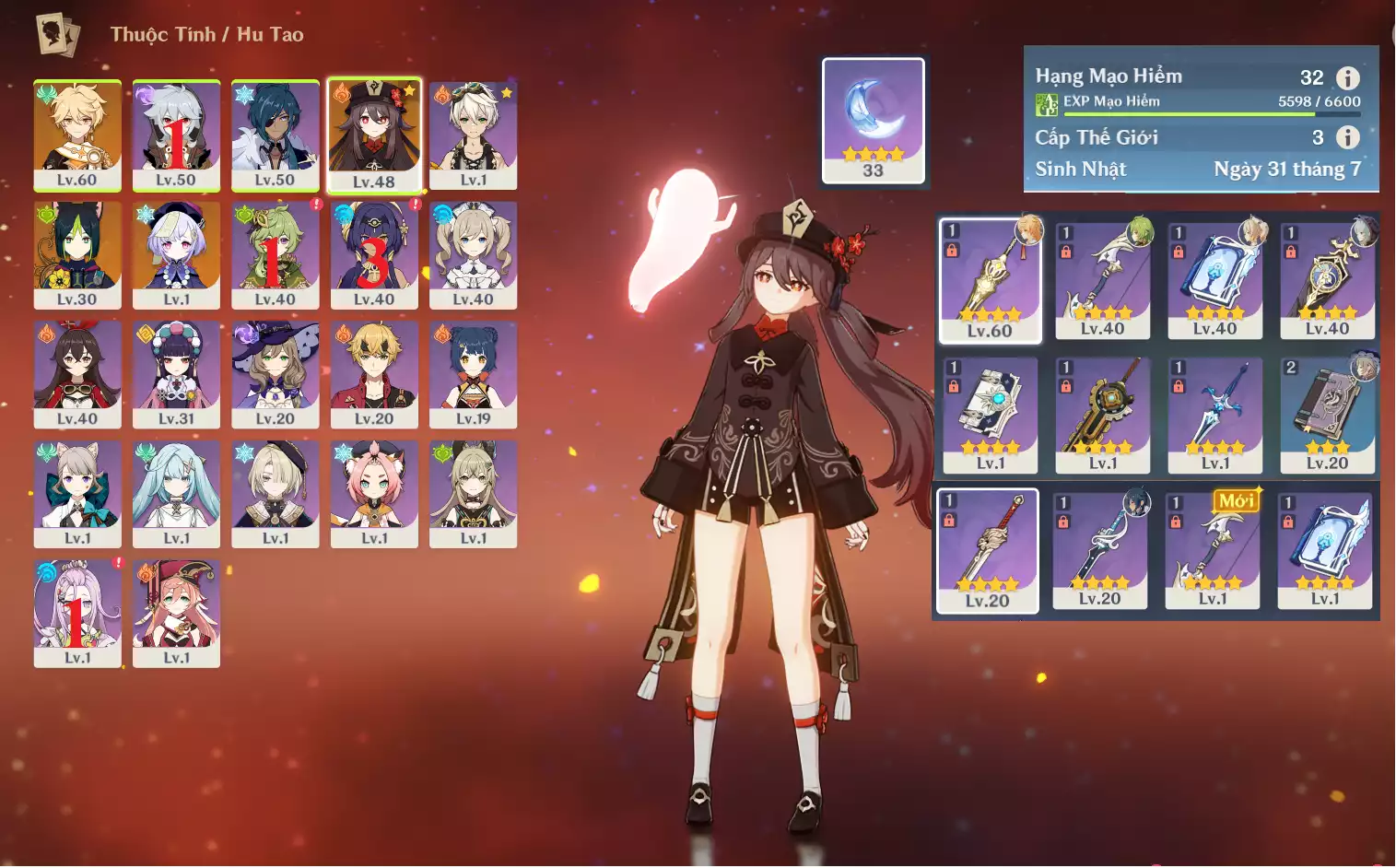The image size is (1396, 868).
Task: Choose Xiangling's Lv.19 portrait
Action: pyautogui.click(x=473, y=374)
